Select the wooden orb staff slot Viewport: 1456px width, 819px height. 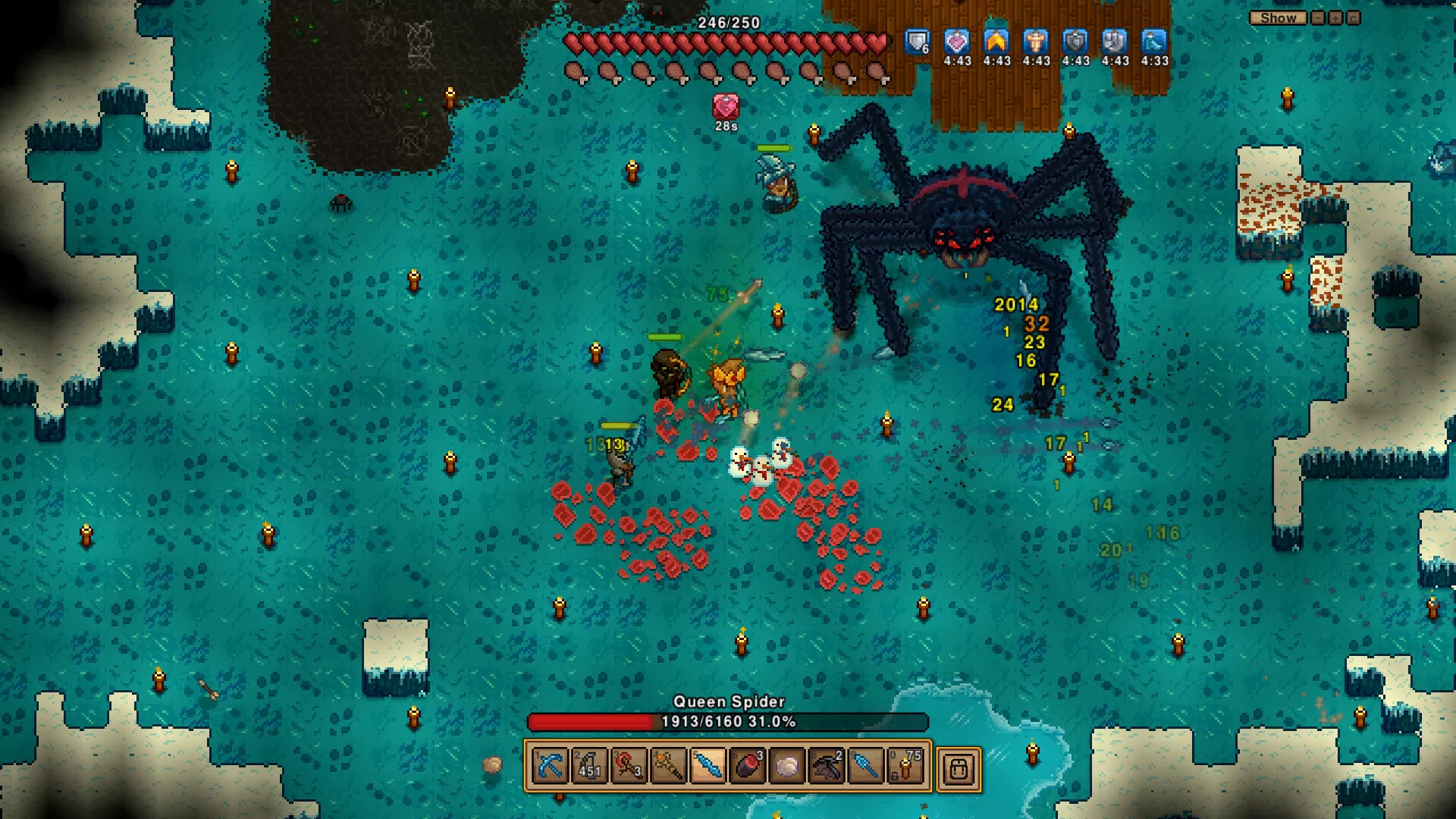(x=668, y=767)
